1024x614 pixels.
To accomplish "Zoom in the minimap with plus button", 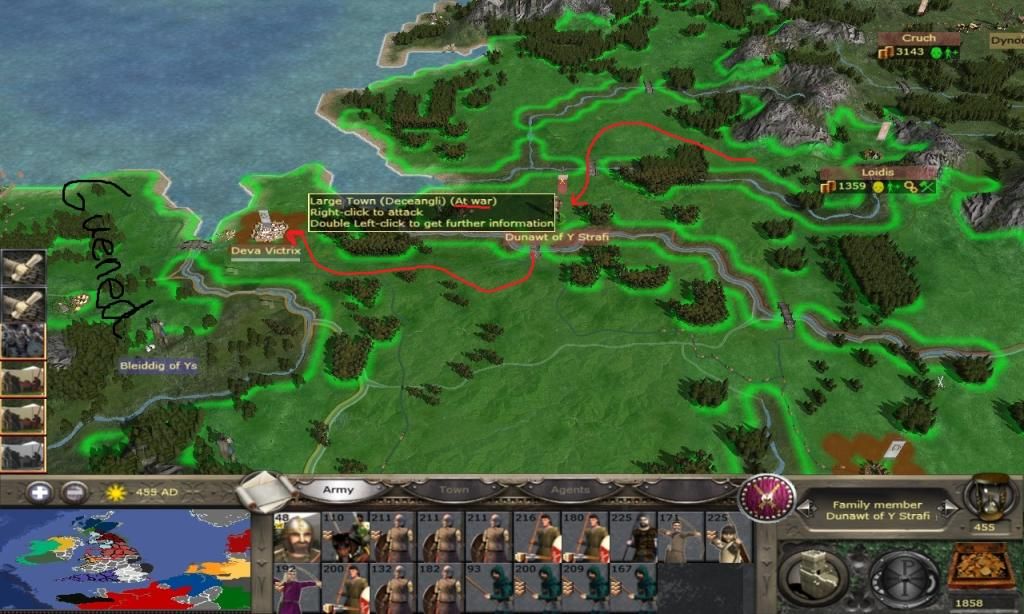I will click(x=39, y=492).
